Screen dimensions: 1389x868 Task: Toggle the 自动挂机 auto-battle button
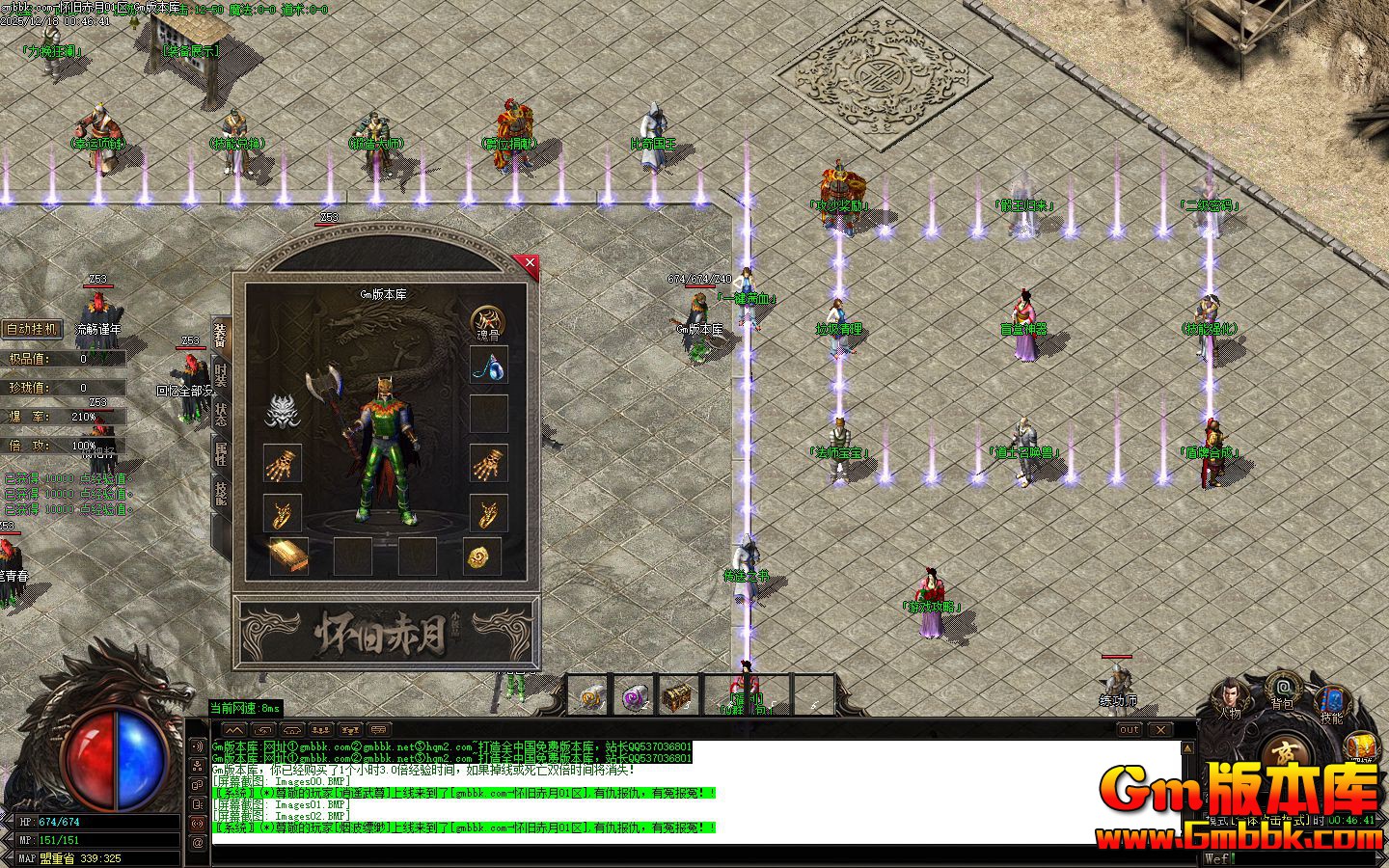click(33, 328)
